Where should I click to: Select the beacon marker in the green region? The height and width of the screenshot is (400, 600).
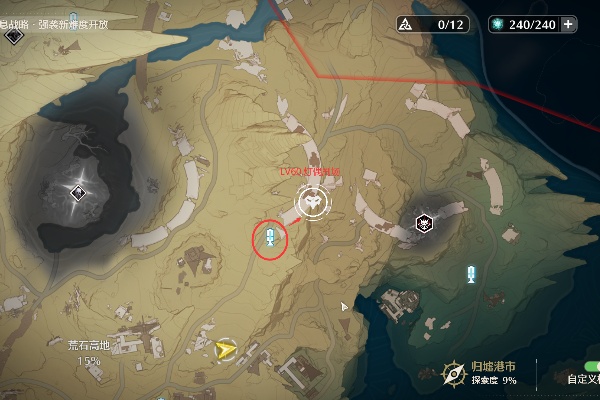(470, 274)
